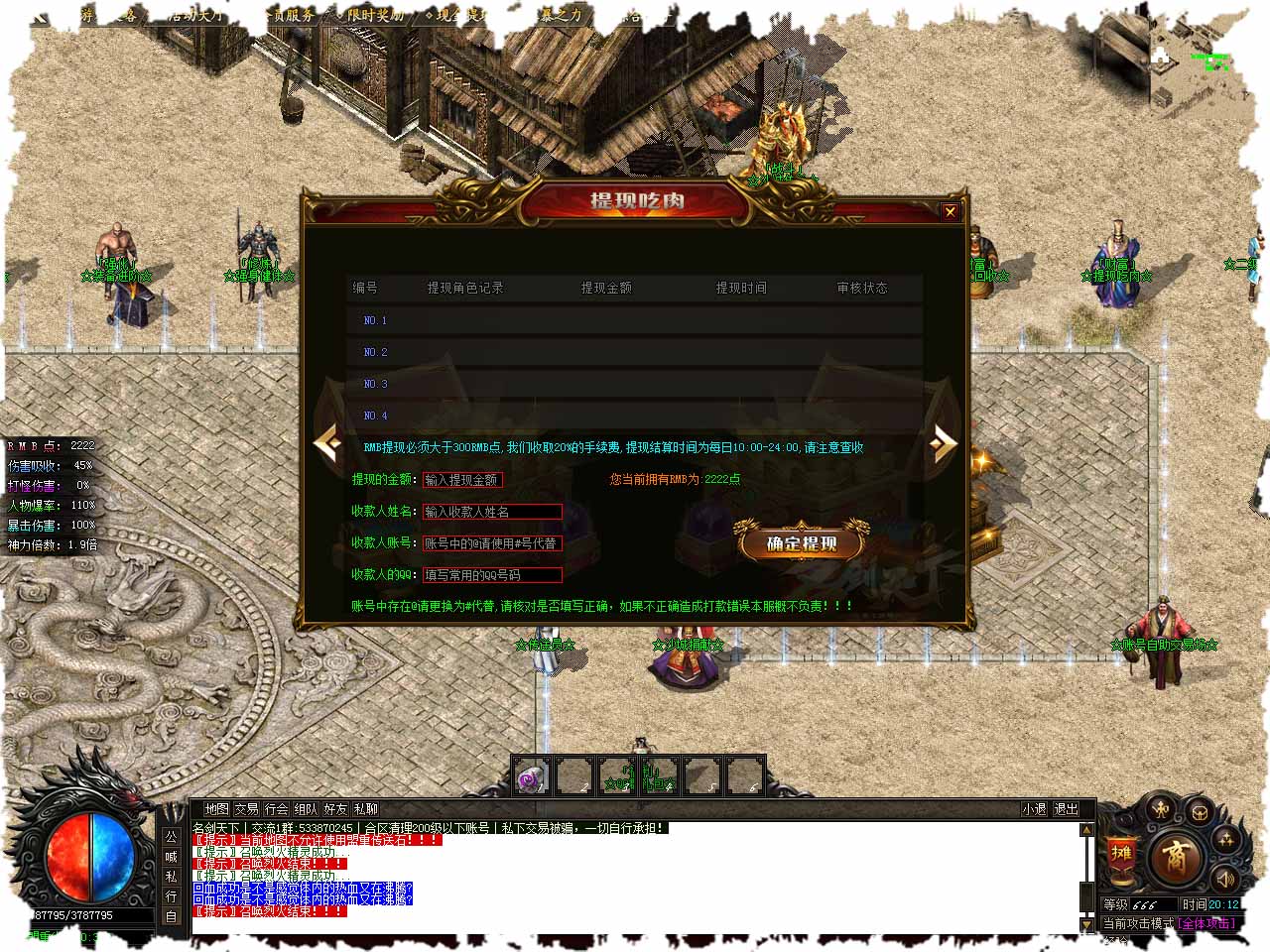The width and height of the screenshot is (1270, 952).
Task: Click the 收款人的QQ number field
Action: pos(492,575)
